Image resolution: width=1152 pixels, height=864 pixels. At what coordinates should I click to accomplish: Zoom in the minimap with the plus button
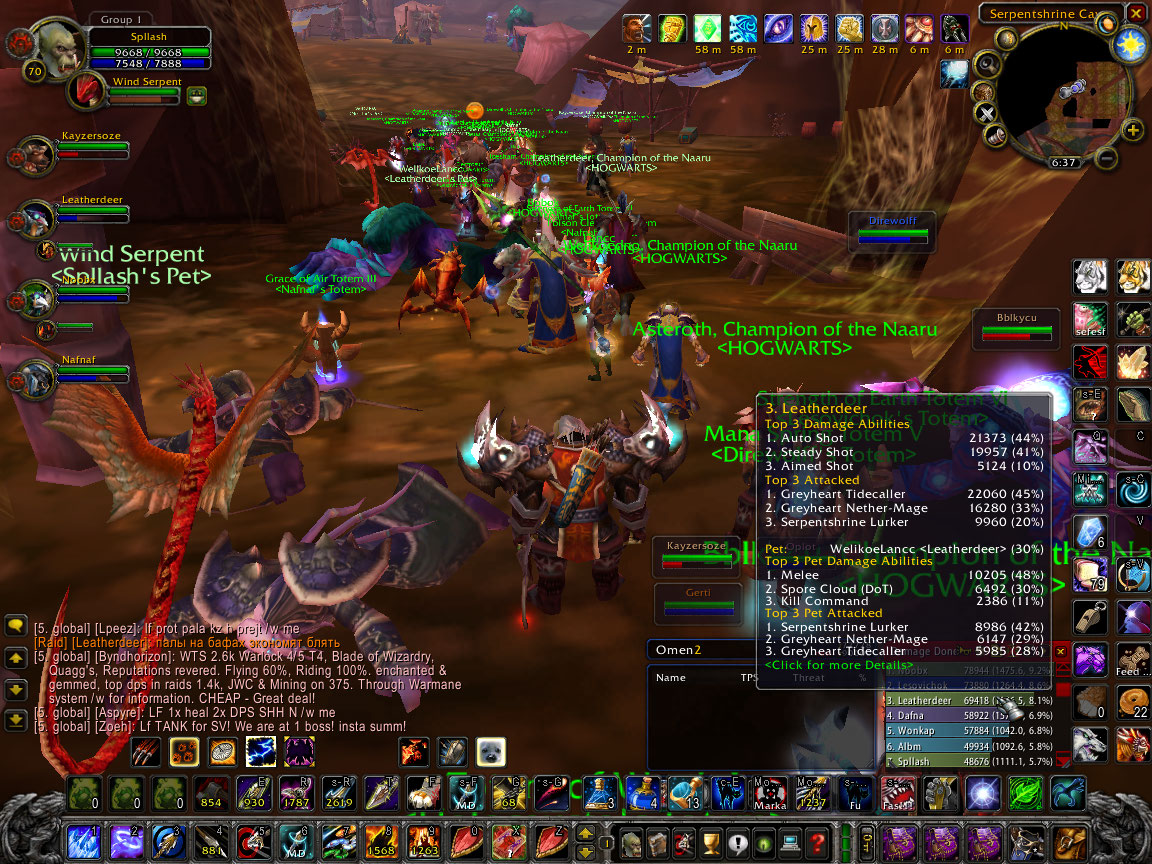(1133, 130)
